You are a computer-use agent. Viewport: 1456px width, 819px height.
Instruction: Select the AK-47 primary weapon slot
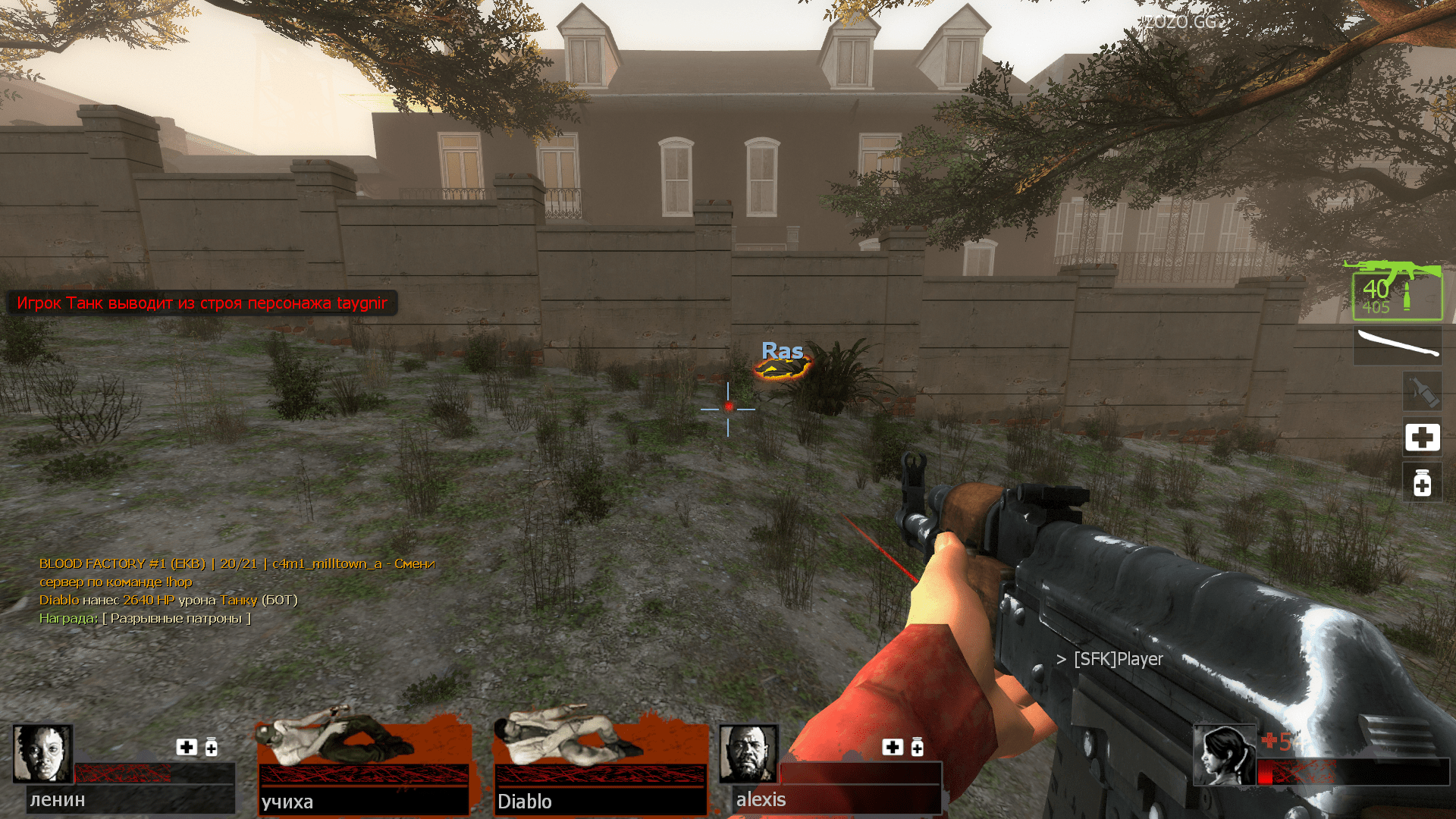(1397, 292)
